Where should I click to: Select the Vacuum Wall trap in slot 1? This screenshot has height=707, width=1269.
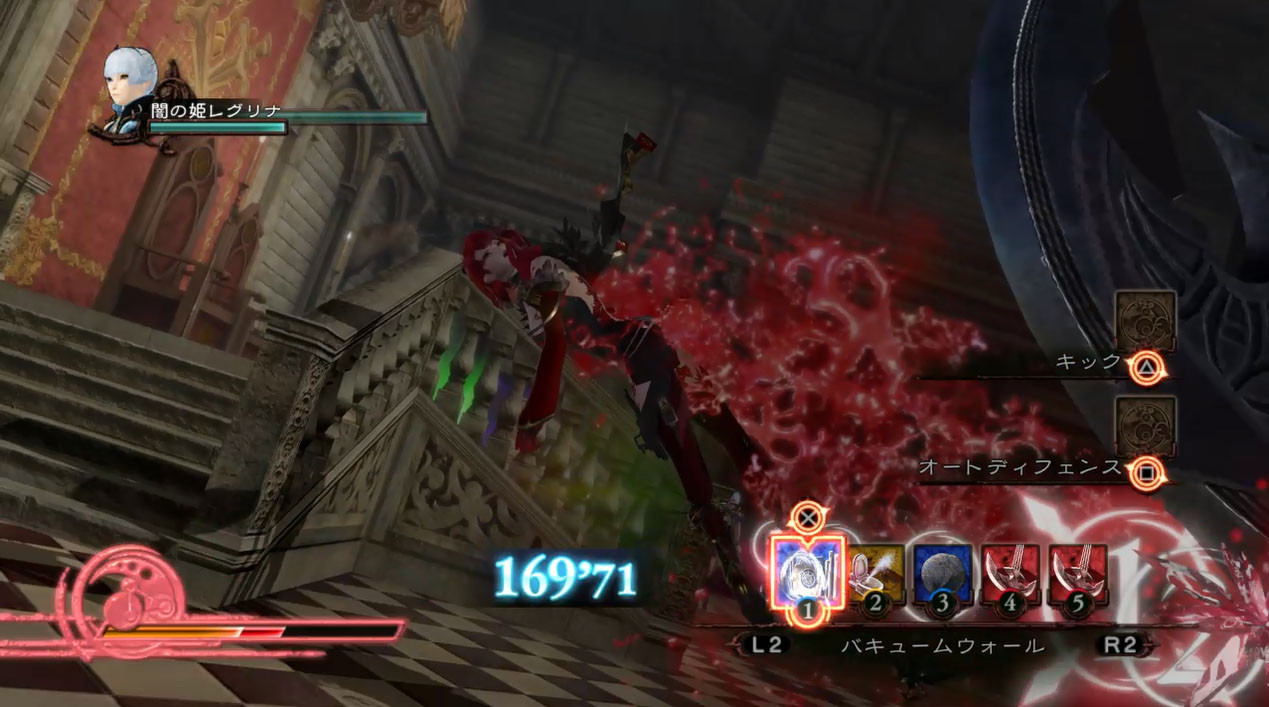point(806,572)
